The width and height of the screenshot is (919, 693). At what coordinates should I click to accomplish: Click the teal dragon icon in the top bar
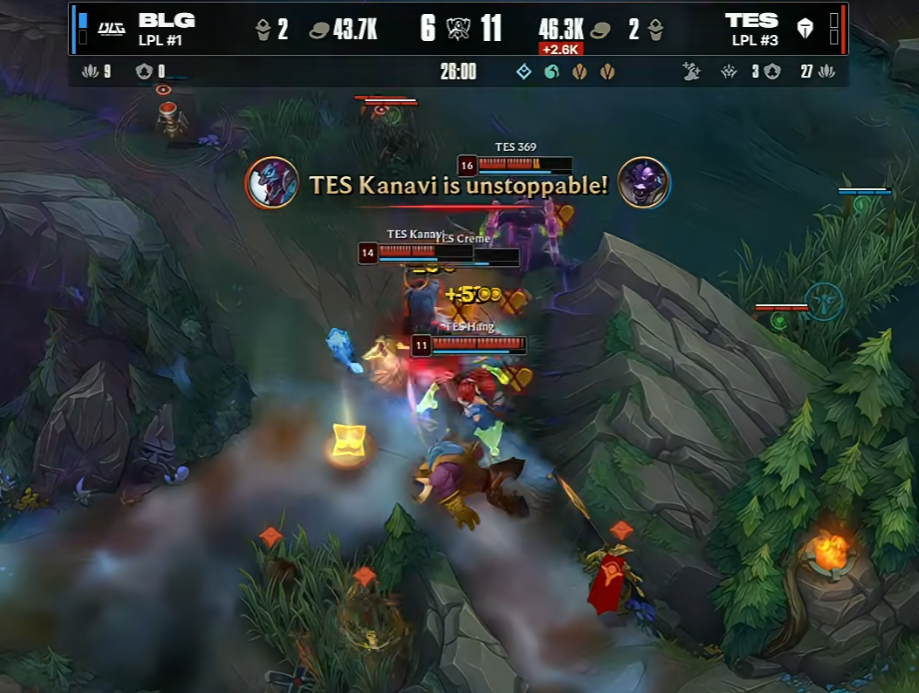(551, 72)
